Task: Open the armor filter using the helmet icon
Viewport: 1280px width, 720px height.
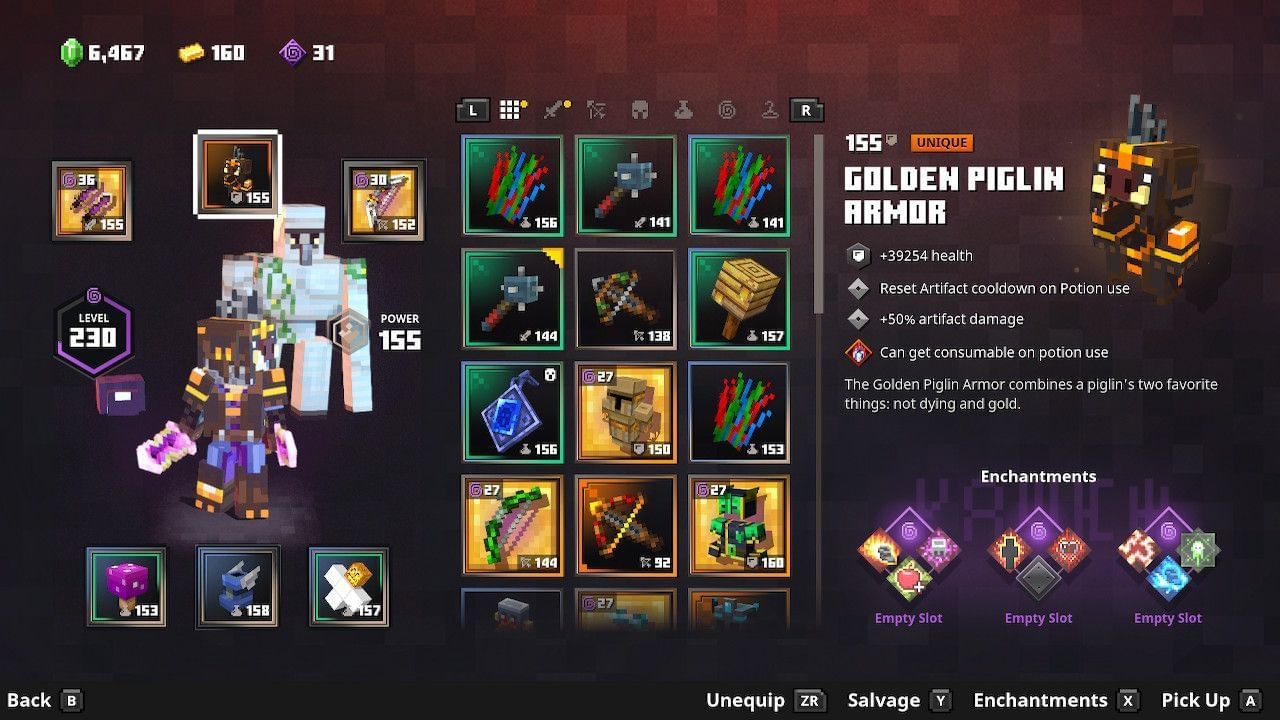Action: [x=638, y=110]
